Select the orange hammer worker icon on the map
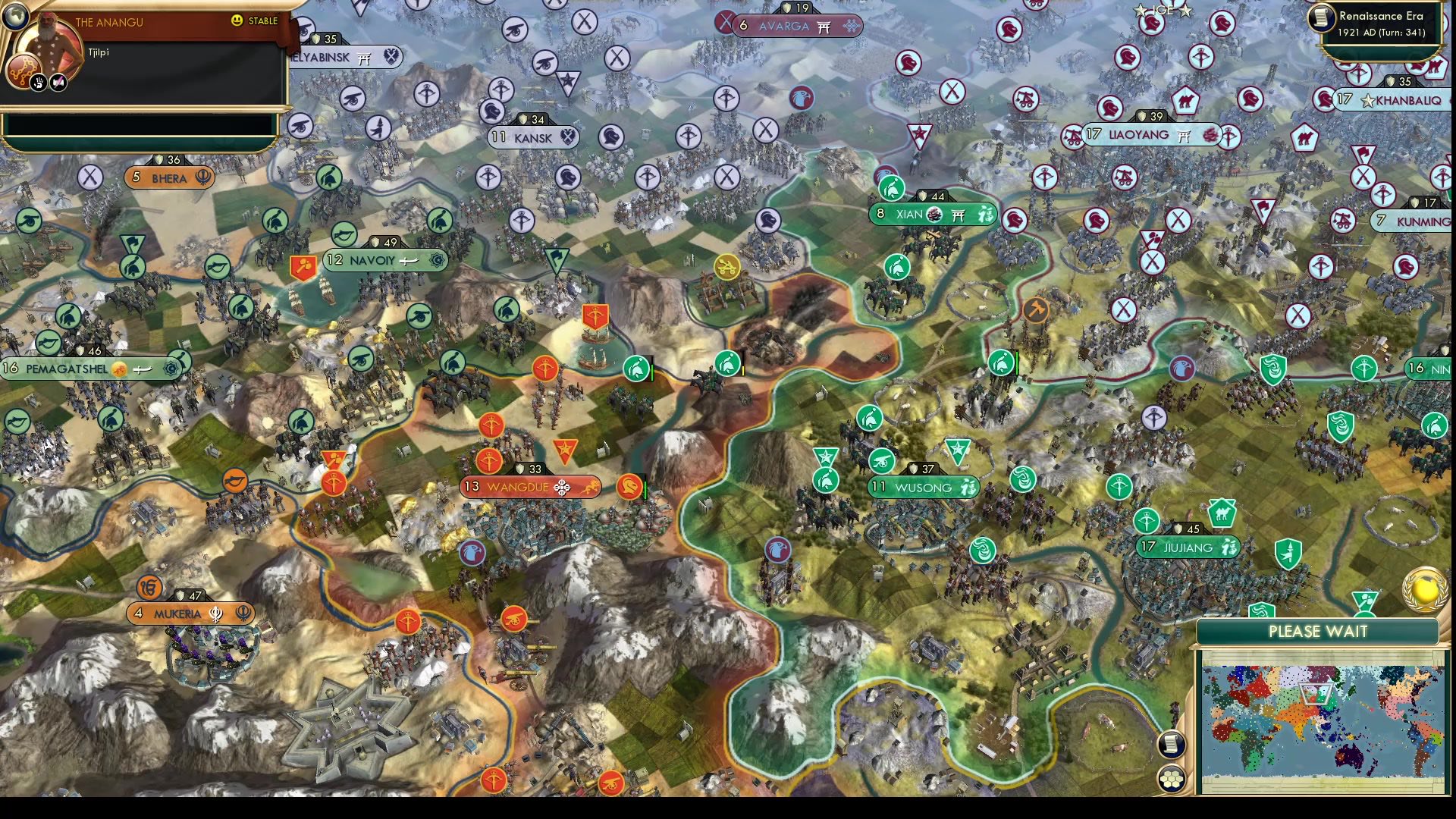 tap(1036, 310)
